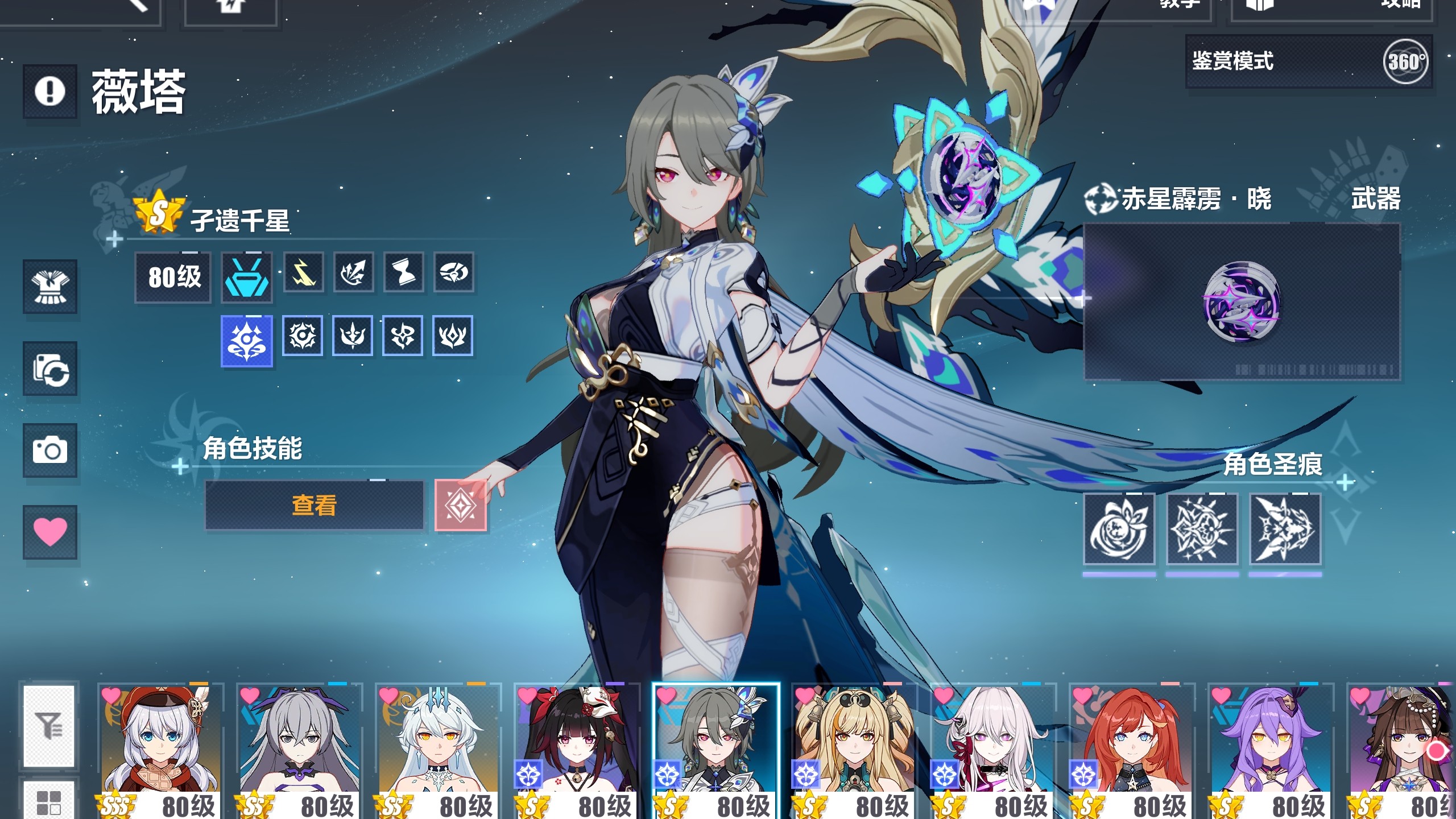Click the exclamation info icon beside 薇塔
The height and width of the screenshot is (819, 1456).
point(50,91)
